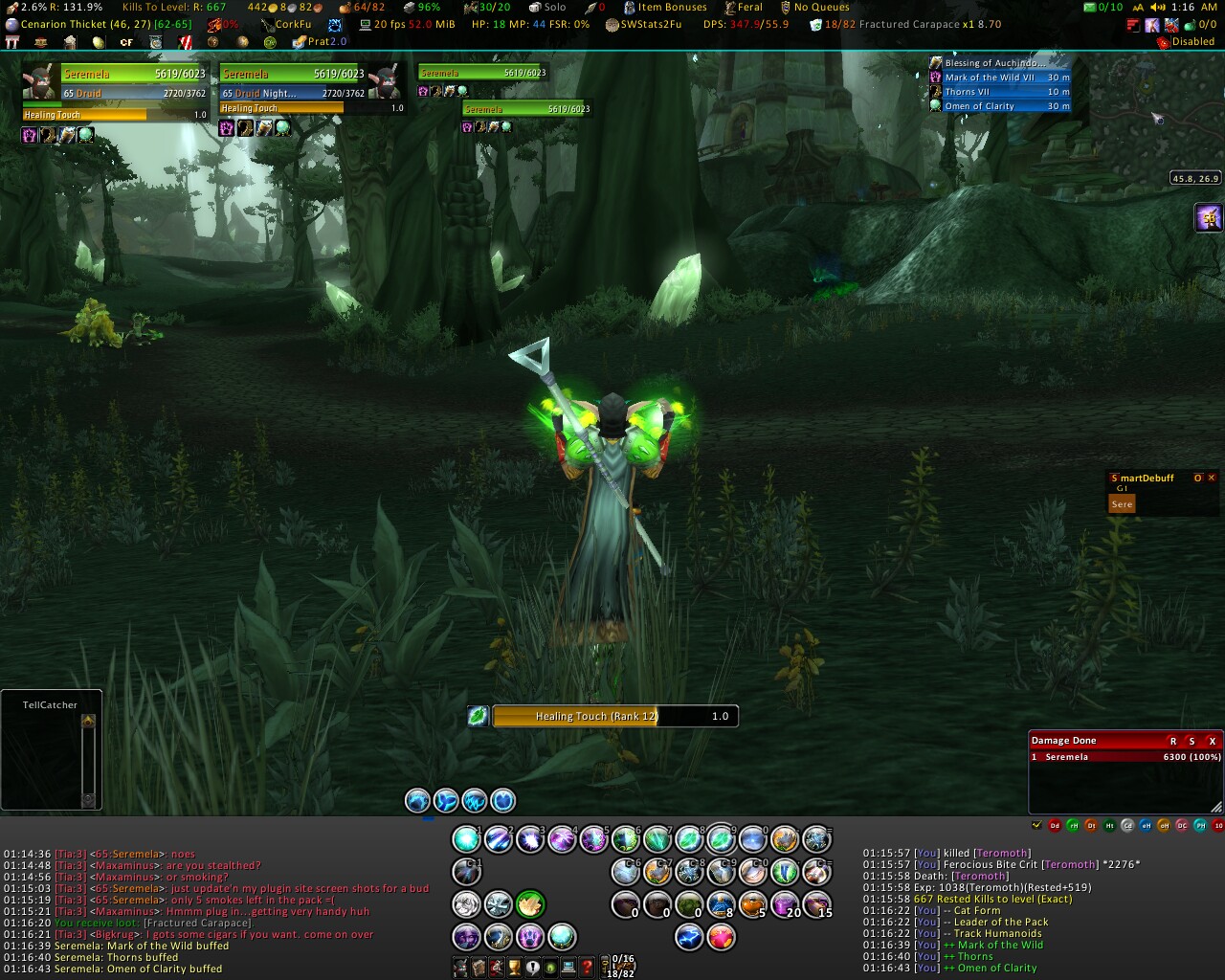Reset the Damage Done meter with R
Viewport: 1225px width, 980px height.
coord(1173,741)
